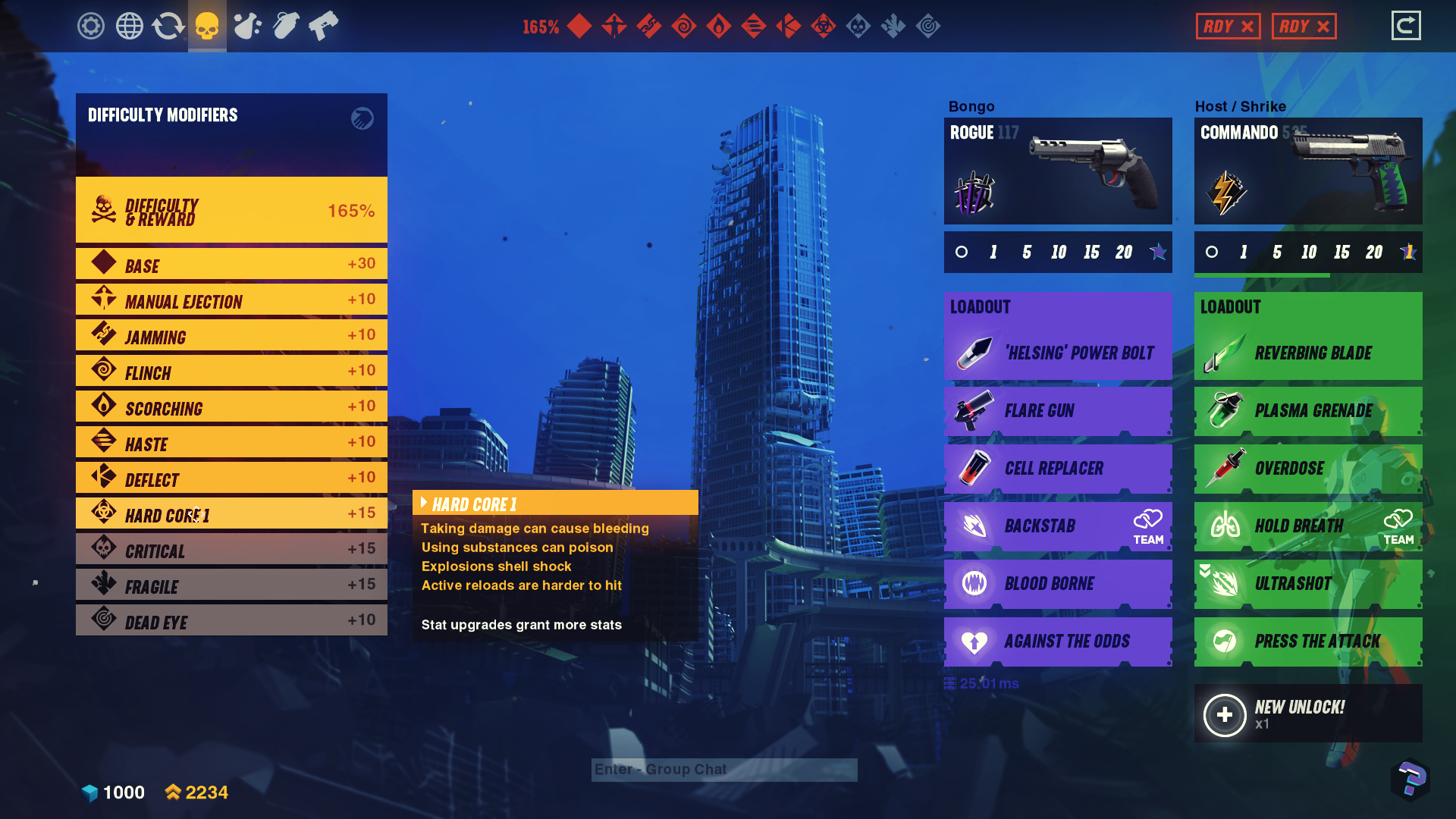Image resolution: width=1456 pixels, height=819 pixels.
Task: Open the pistol weapons tab
Action: [324, 26]
